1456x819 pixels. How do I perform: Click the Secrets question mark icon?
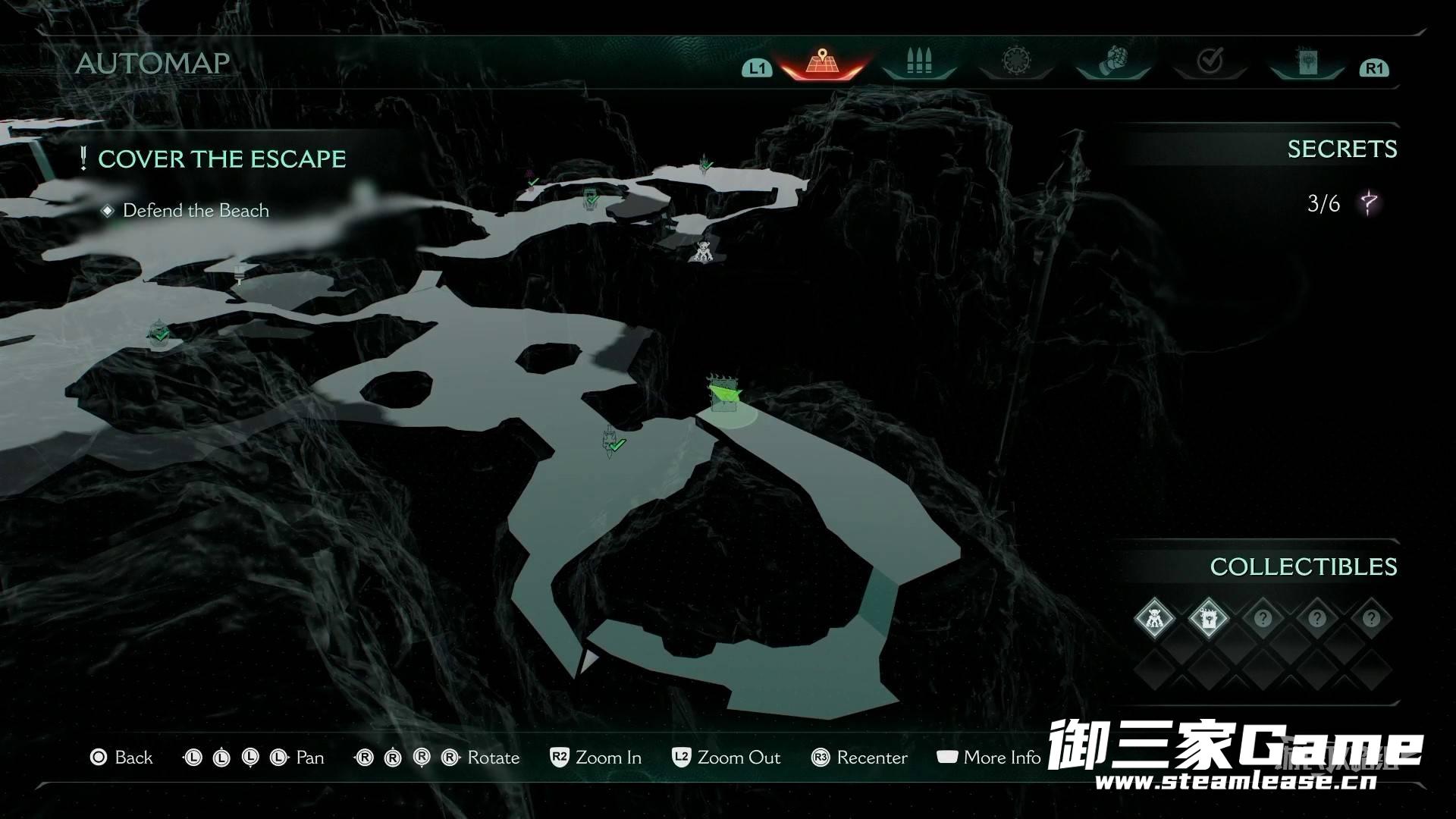[x=1369, y=203]
